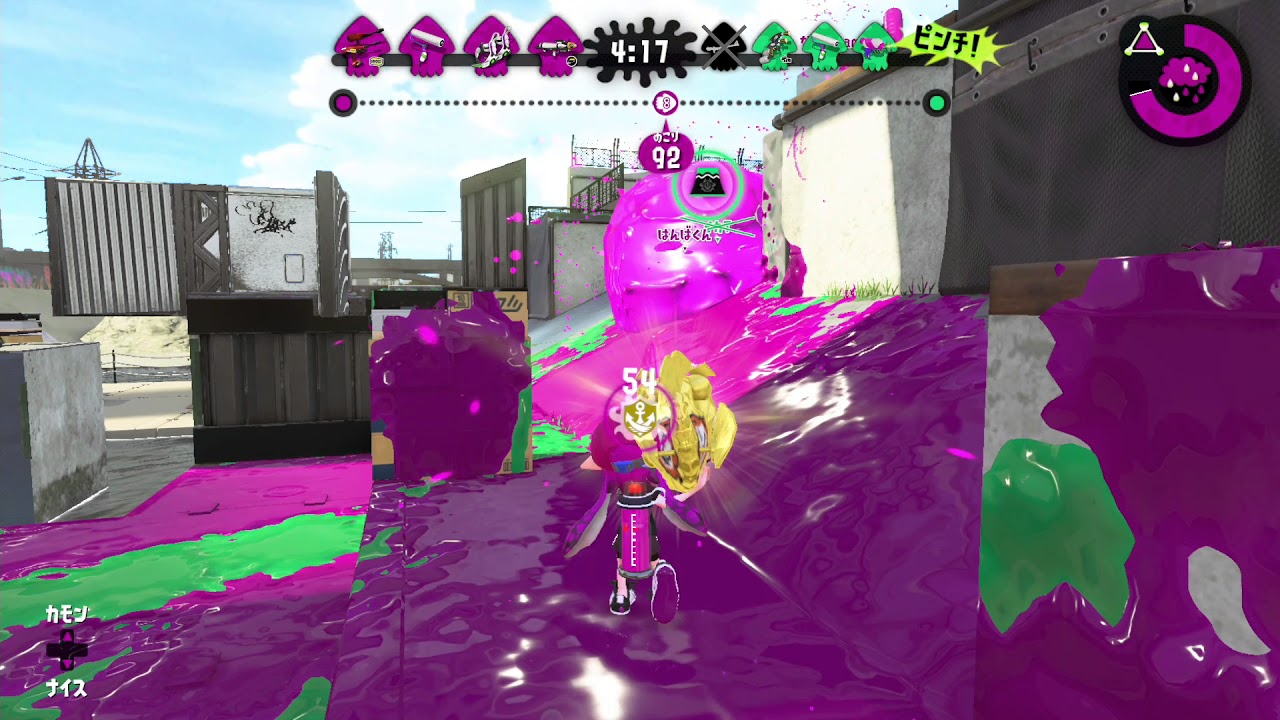Select the Squid Beakon triangle sub-weapon icon
Screen dimensions: 1280x720
[x=1145, y=40]
